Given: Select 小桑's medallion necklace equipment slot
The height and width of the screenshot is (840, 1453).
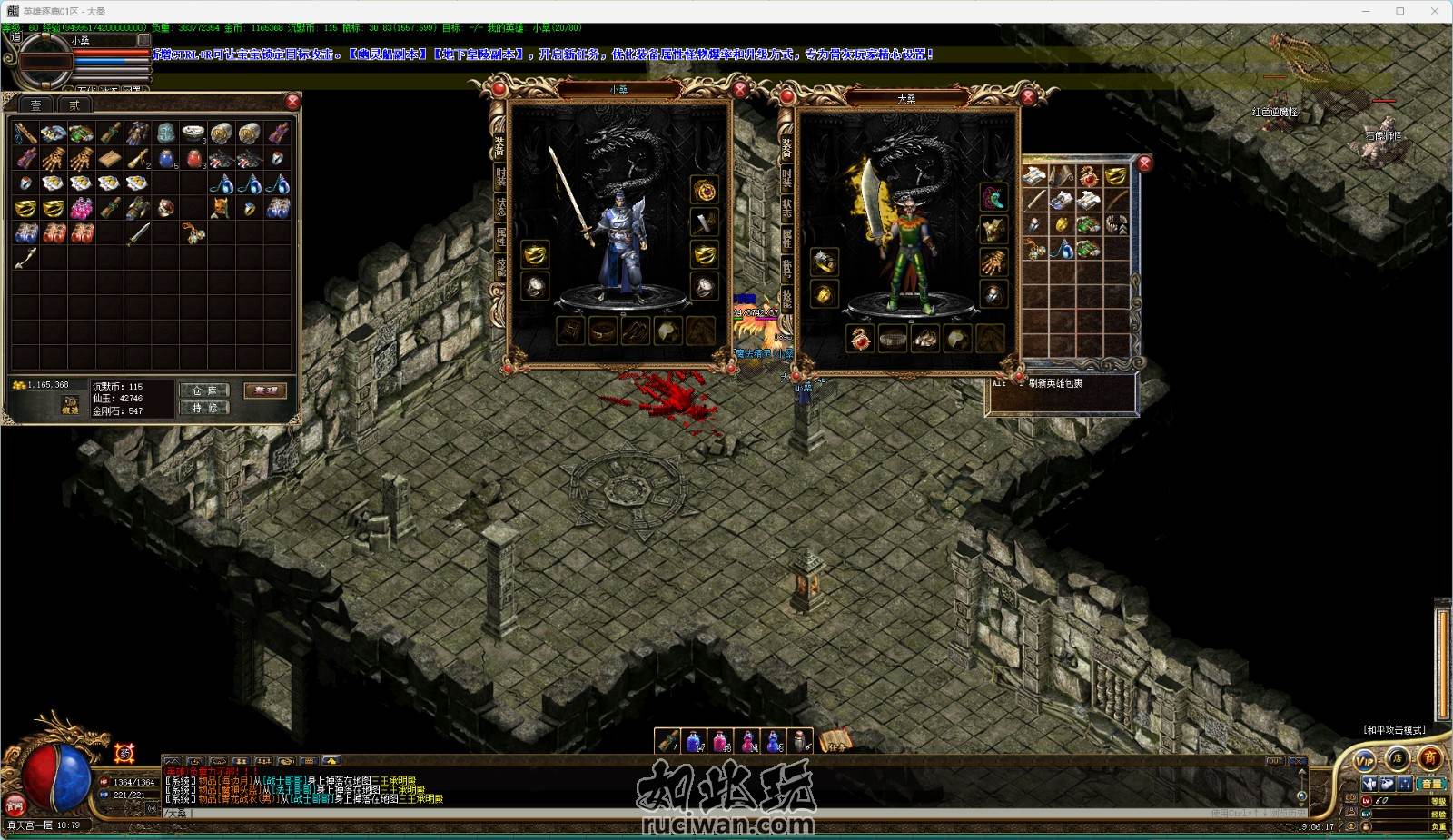Looking at the screenshot, I should coord(705,189).
